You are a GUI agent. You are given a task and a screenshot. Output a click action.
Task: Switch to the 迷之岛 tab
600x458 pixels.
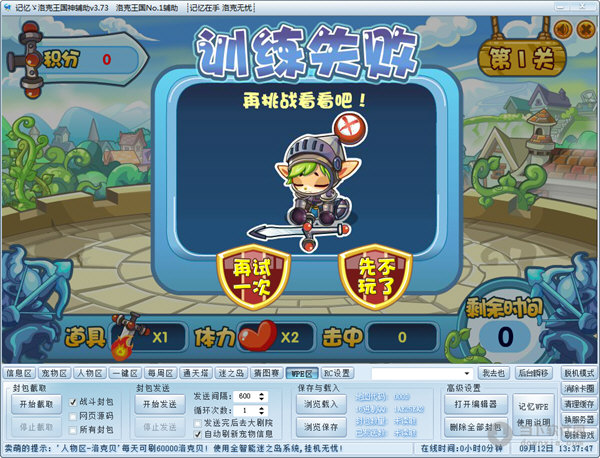231,372
